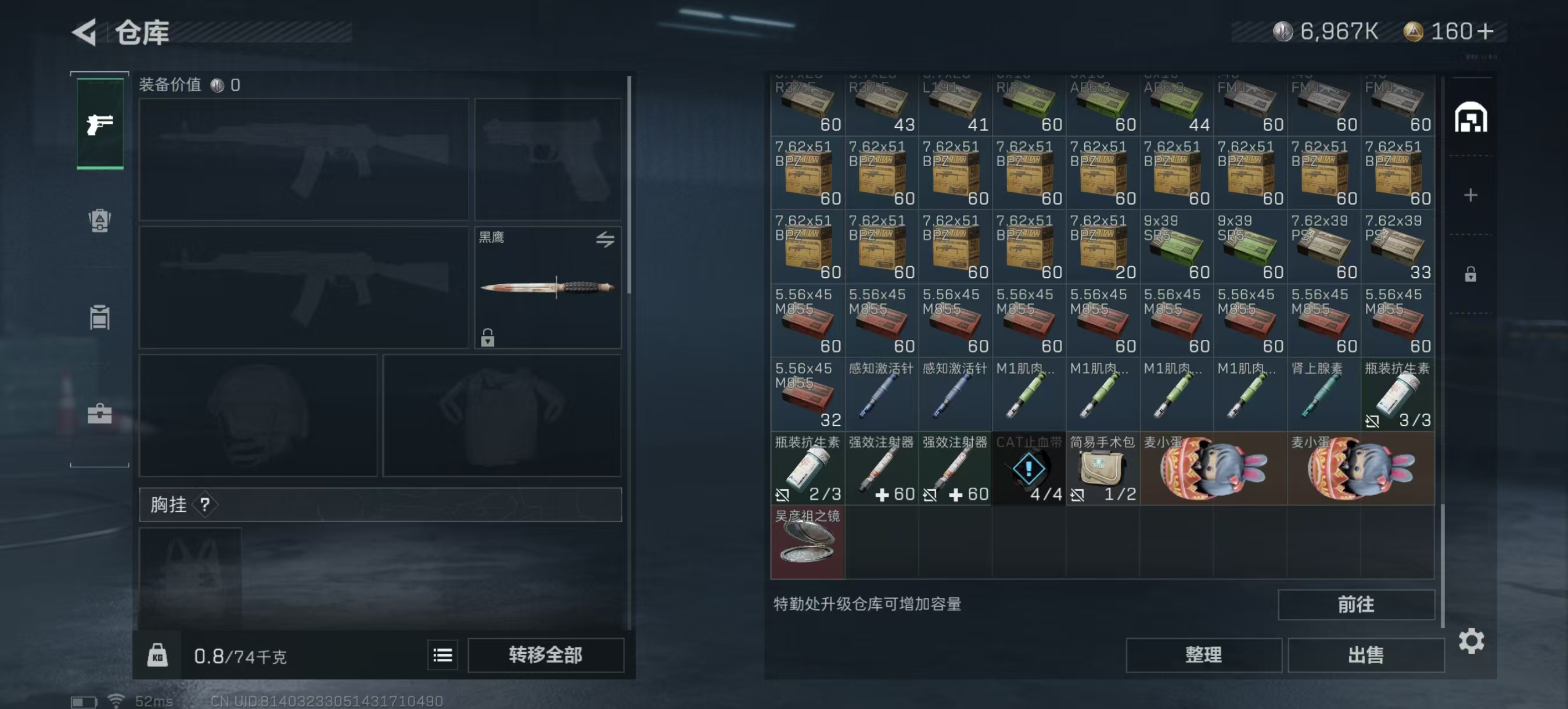Click 转移全部 to transfer all items
This screenshot has height=709, width=1568.
pyautogui.click(x=545, y=655)
